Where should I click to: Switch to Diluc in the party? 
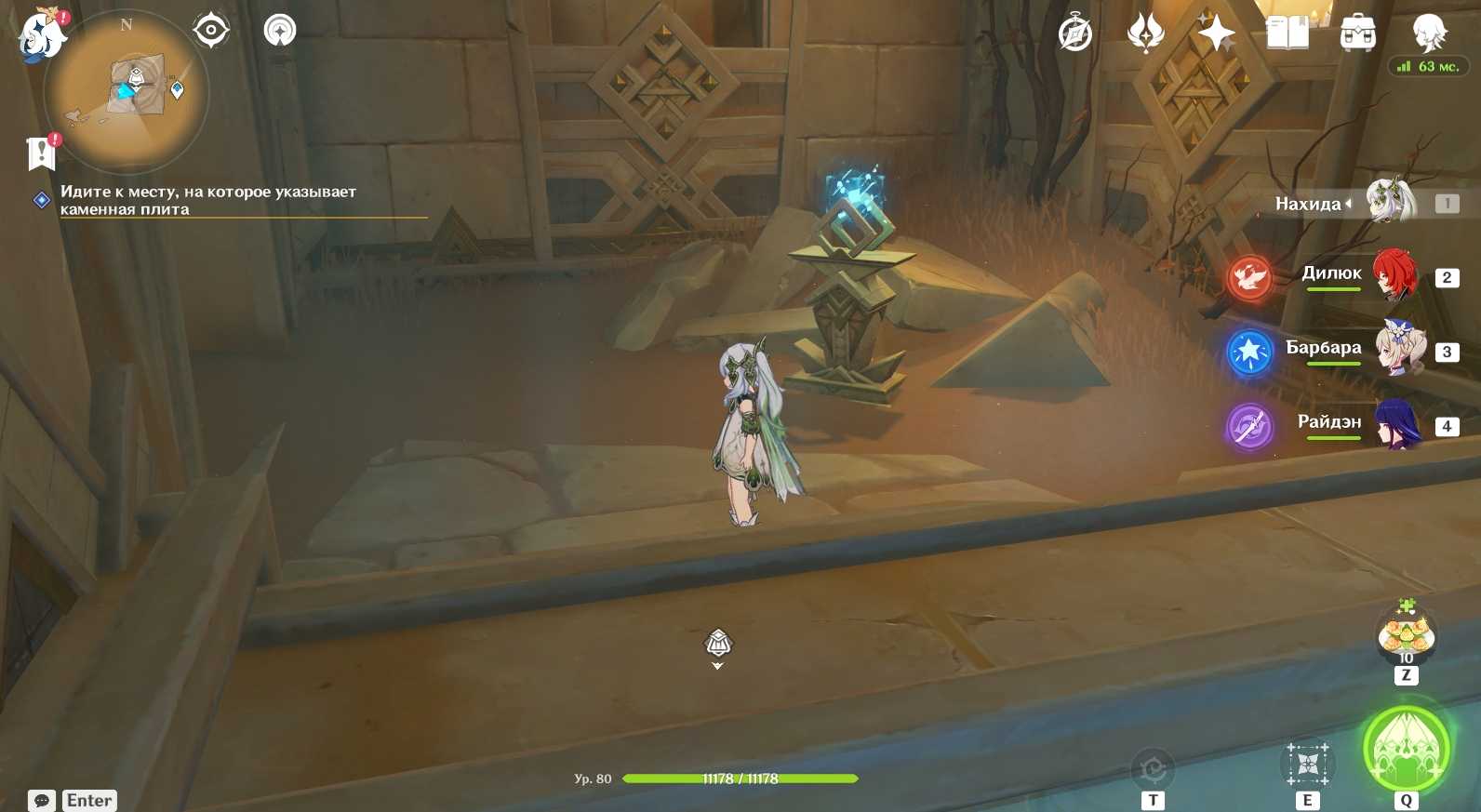point(1394,275)
